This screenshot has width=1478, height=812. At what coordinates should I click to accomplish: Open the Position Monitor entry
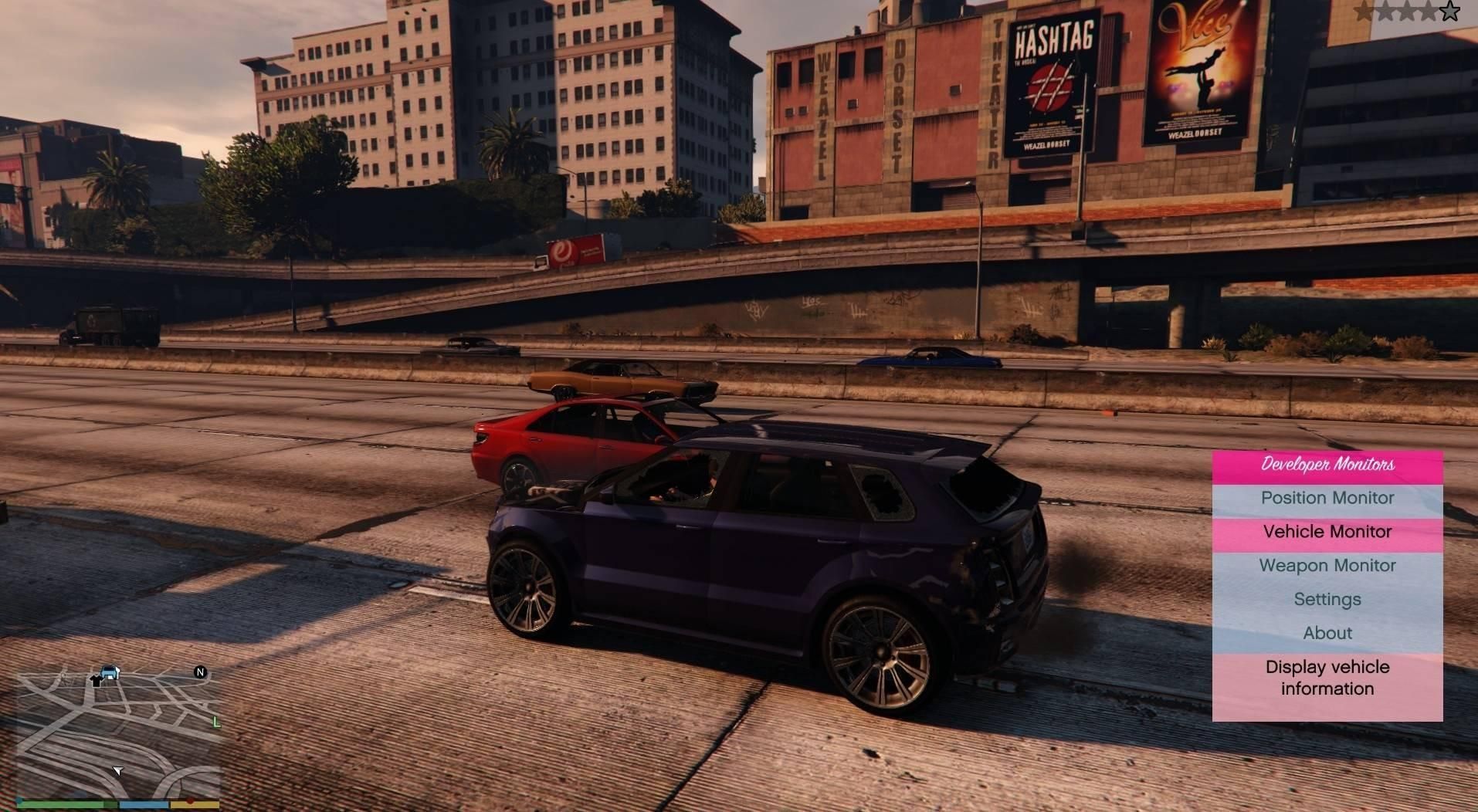coord(1327,499)
